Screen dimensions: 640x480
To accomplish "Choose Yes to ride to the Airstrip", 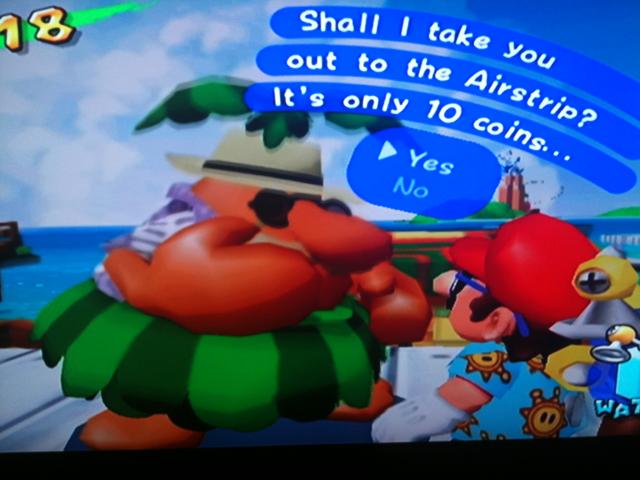I will (x=430, y=162).
